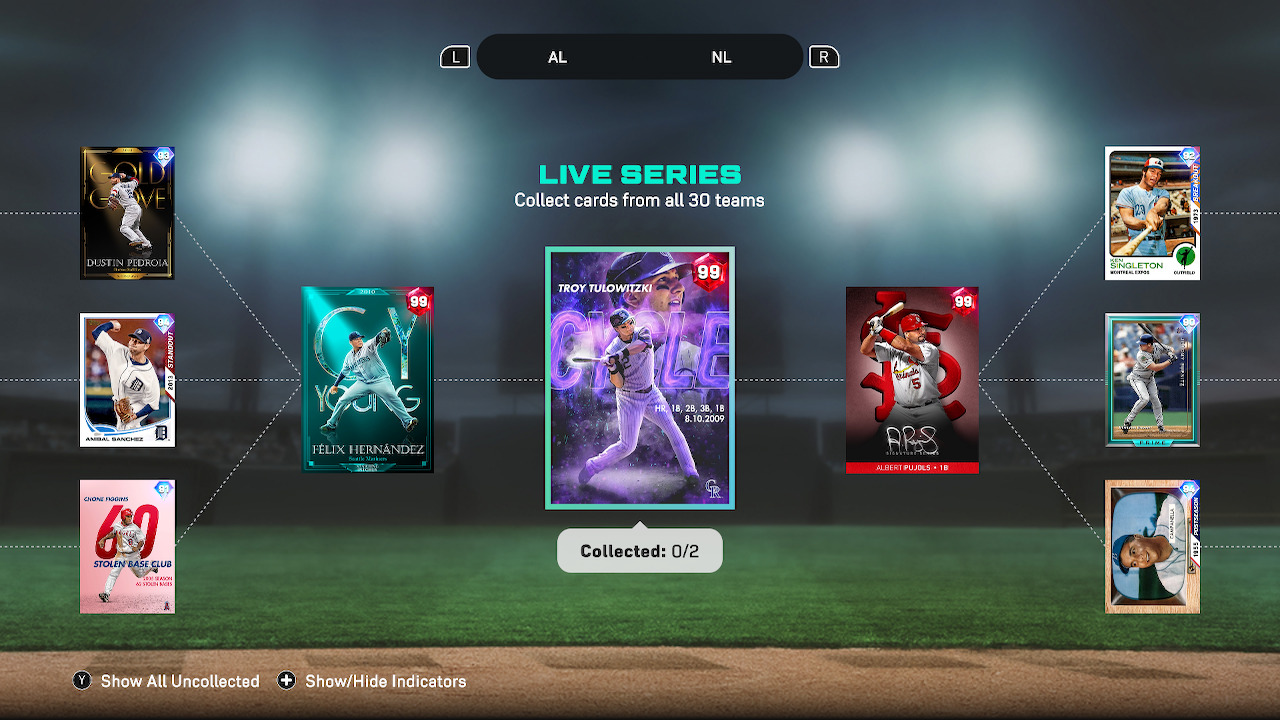Viewport: 1280px width, 720px height.
Task: Select the Troy Tulowitzki Cycle card
Action: (640, 378)
